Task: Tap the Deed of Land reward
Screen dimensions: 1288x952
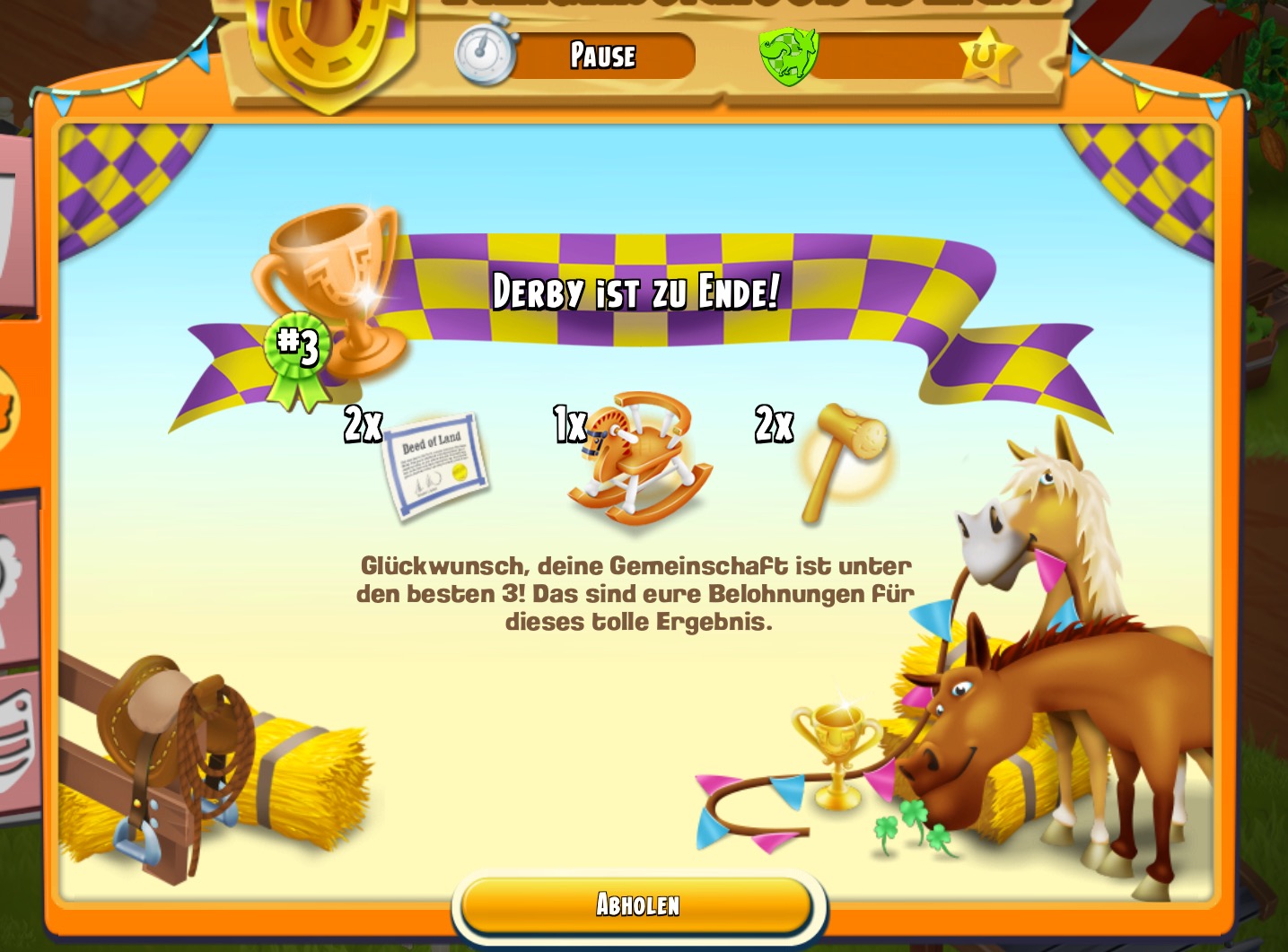Action: click(435, 465)
